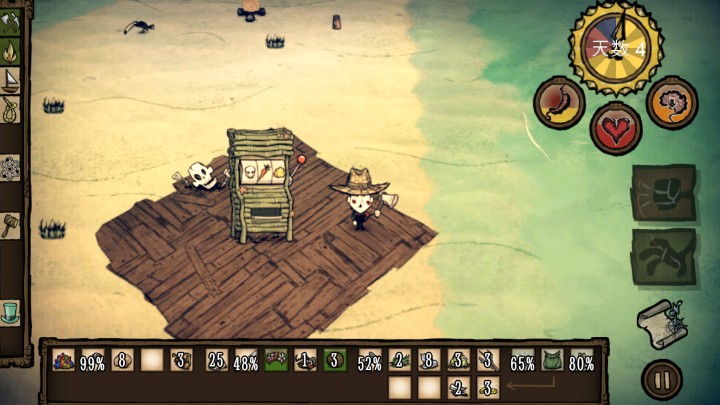
Task: Select the green backpack equipment slot
Action: pyautogui.click(x=553, y=361)
